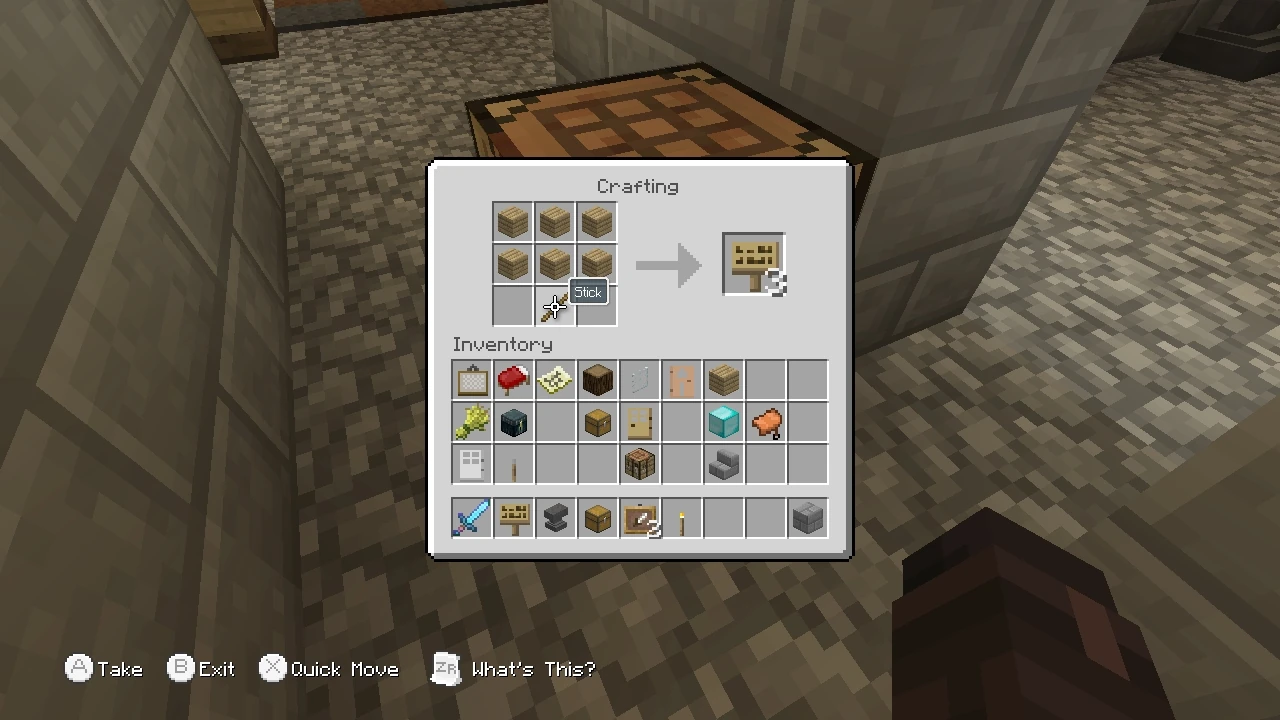1280x720 pixels.
Task: Select the diamond sword in the hotbar
Action: pyautogui.click(x=471, y=517)
